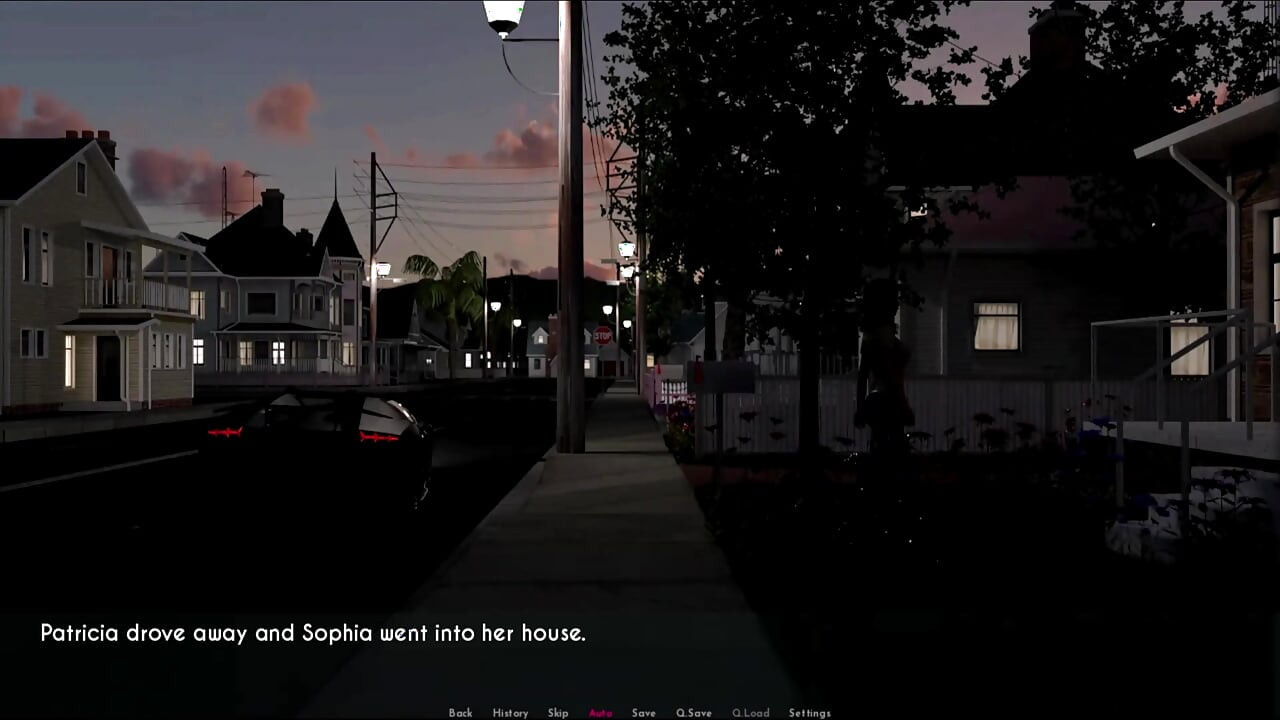Toggle Auto mode off in the quick menu

(600, 712)
